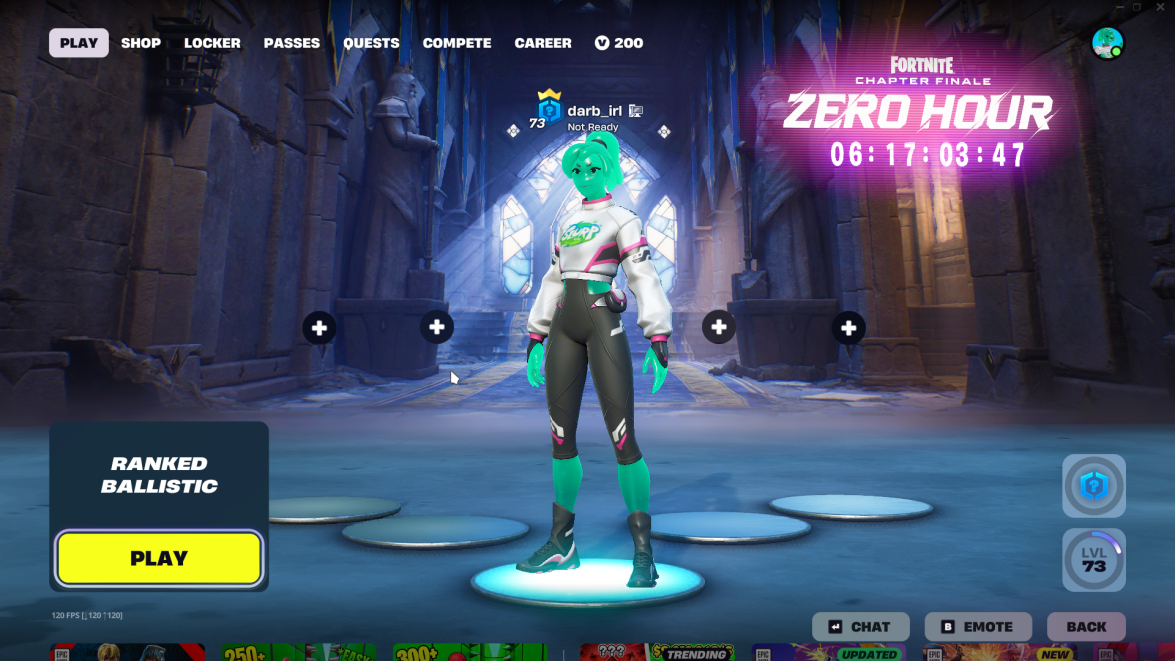Open the V-Bucks balance showing 200

pos(619,43)
